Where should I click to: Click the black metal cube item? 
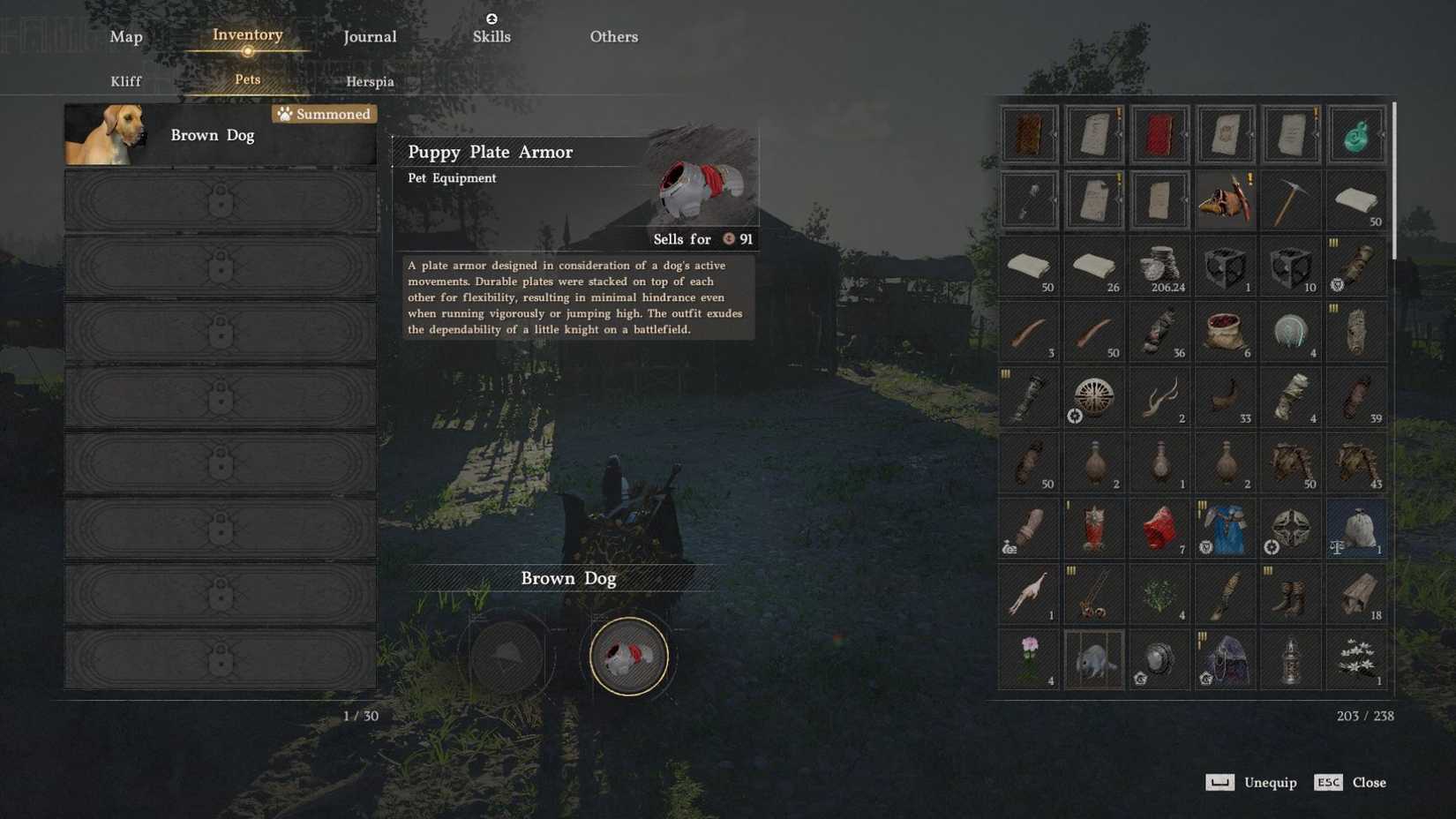tap(1226, 265)
